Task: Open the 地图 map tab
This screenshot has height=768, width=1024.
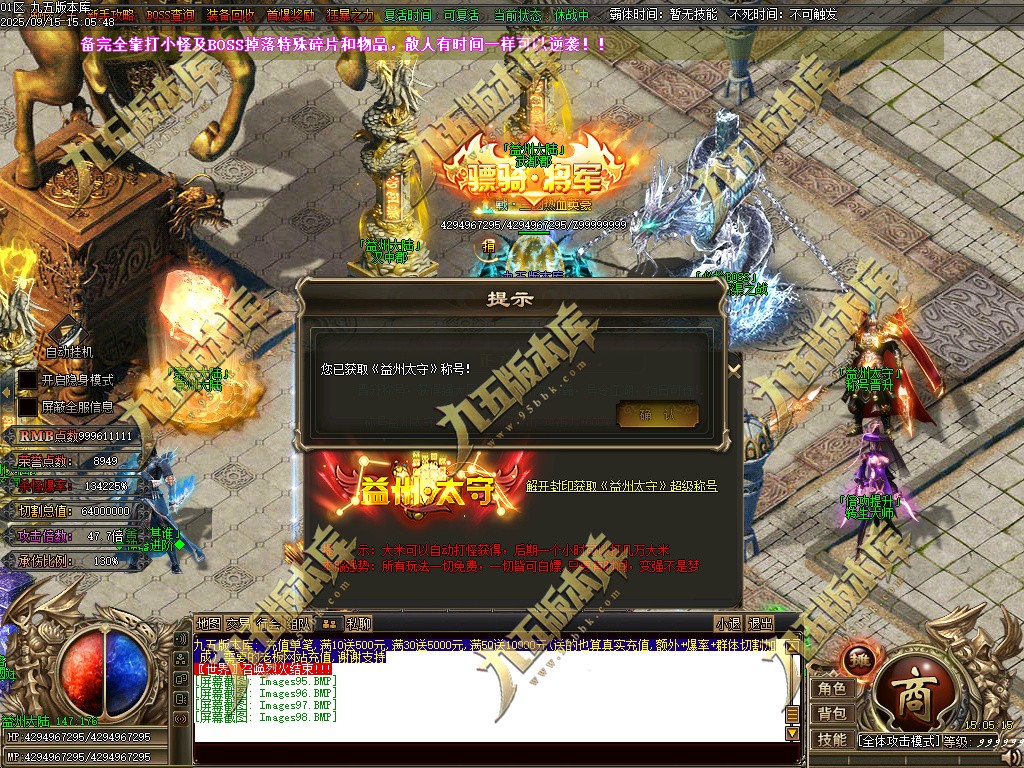Action: pyautogui.click(x=208, y=623)
